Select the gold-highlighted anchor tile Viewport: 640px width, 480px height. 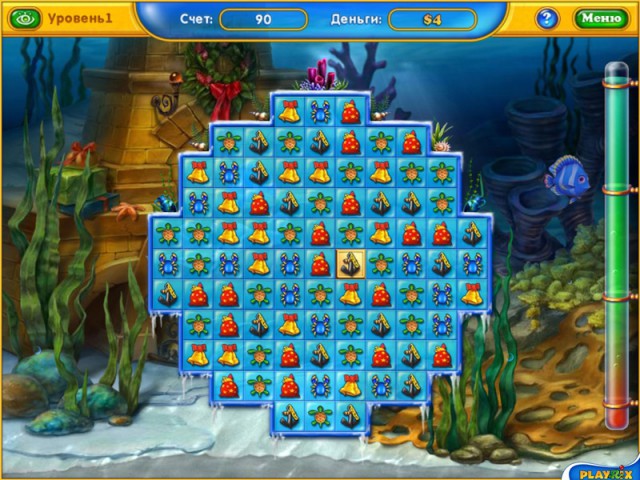point(350,265)
